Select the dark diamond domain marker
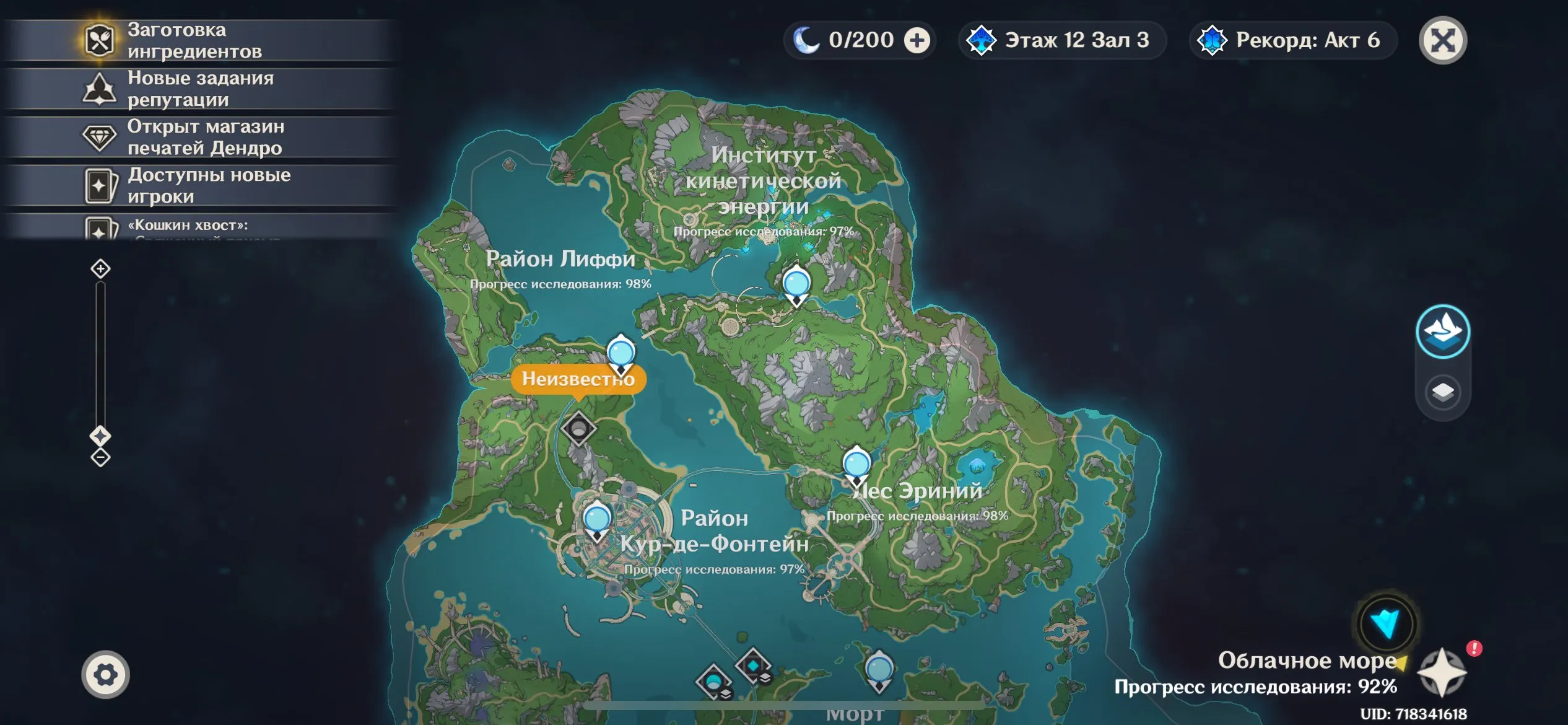 (578, 428)
